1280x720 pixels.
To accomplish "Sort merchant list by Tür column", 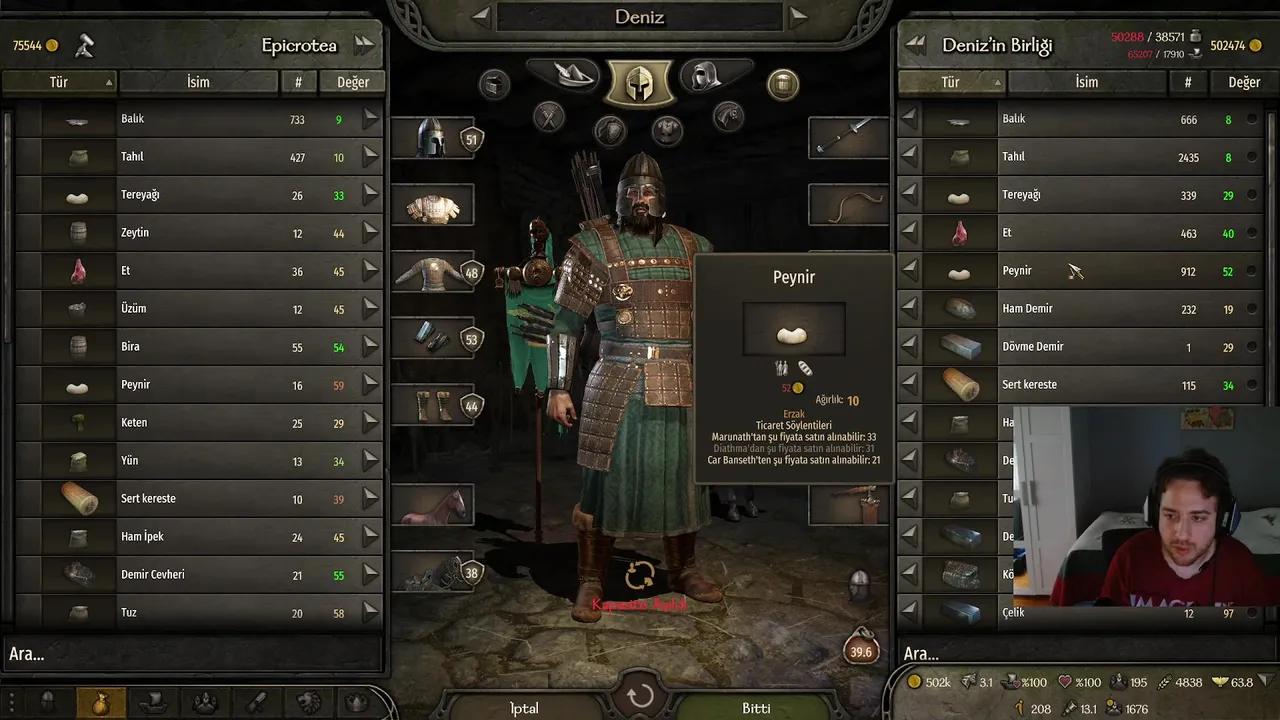I will (60, 82).
